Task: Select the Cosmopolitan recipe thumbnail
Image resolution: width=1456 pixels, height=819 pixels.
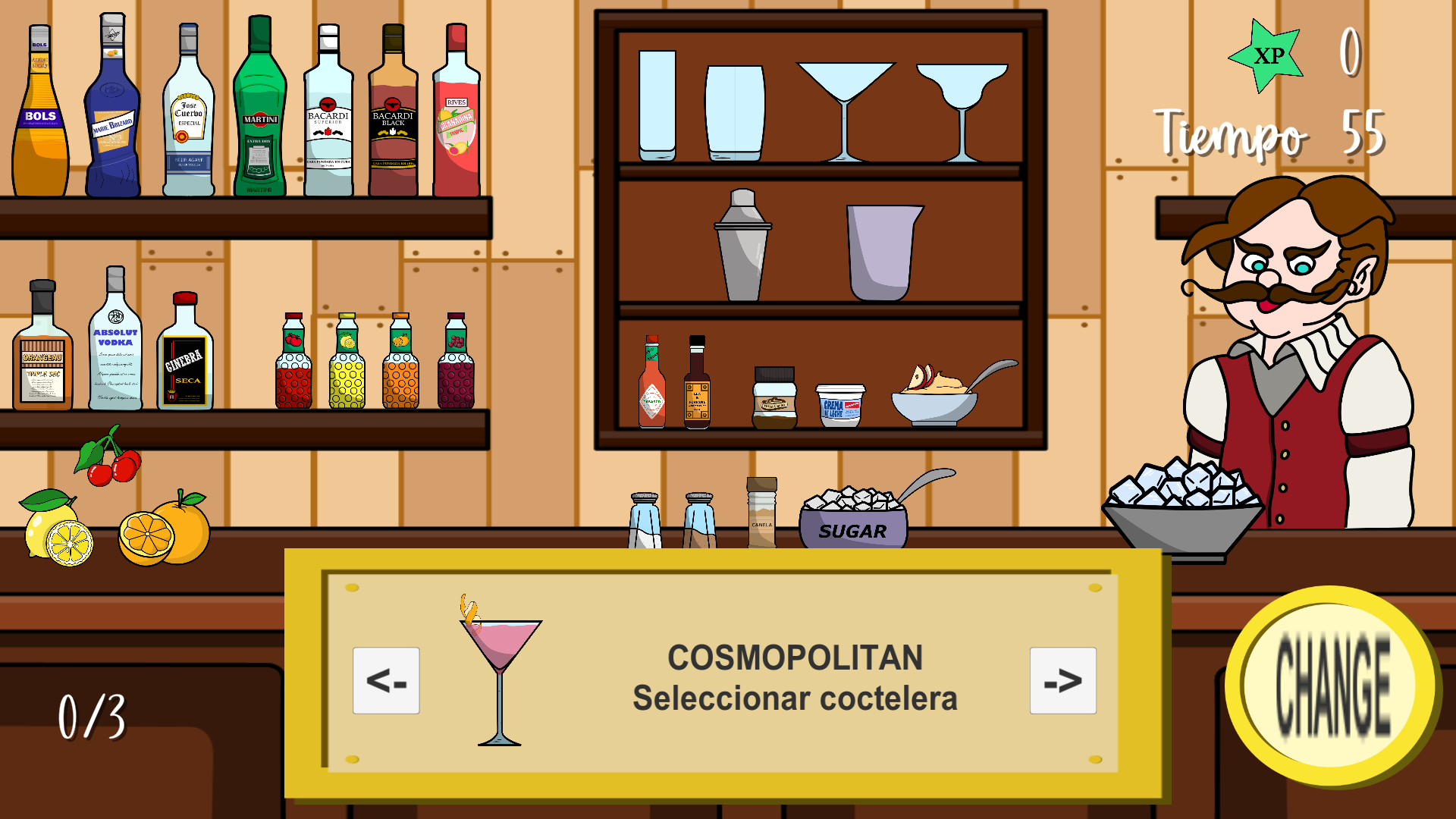Action: (x=500, y=679)
